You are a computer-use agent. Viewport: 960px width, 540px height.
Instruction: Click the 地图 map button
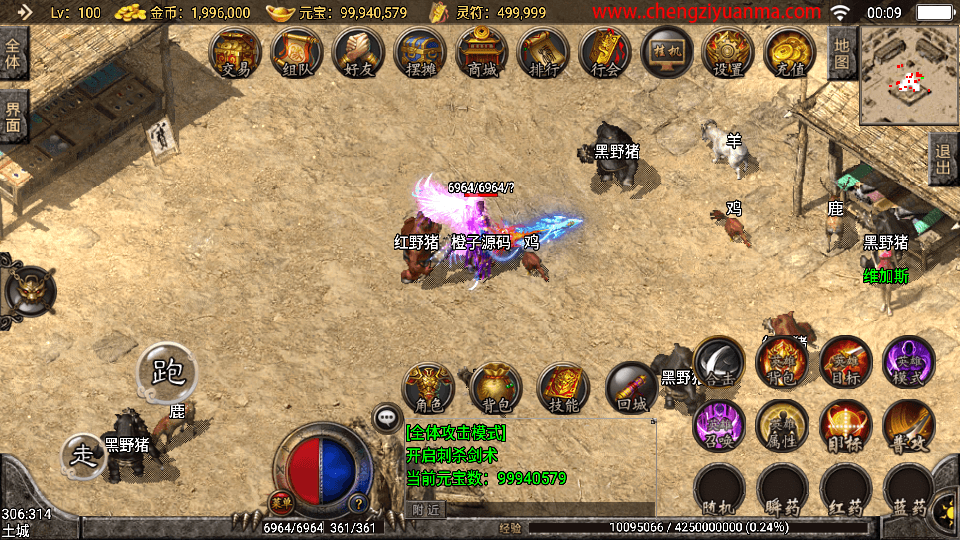[x=842, y=53]
